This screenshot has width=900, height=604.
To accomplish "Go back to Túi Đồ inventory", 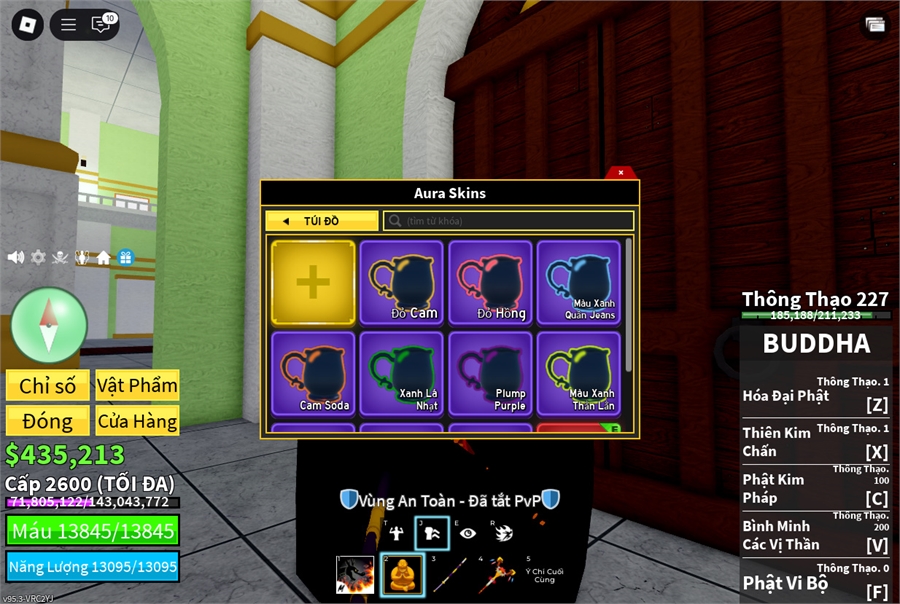I will [322, 221].
